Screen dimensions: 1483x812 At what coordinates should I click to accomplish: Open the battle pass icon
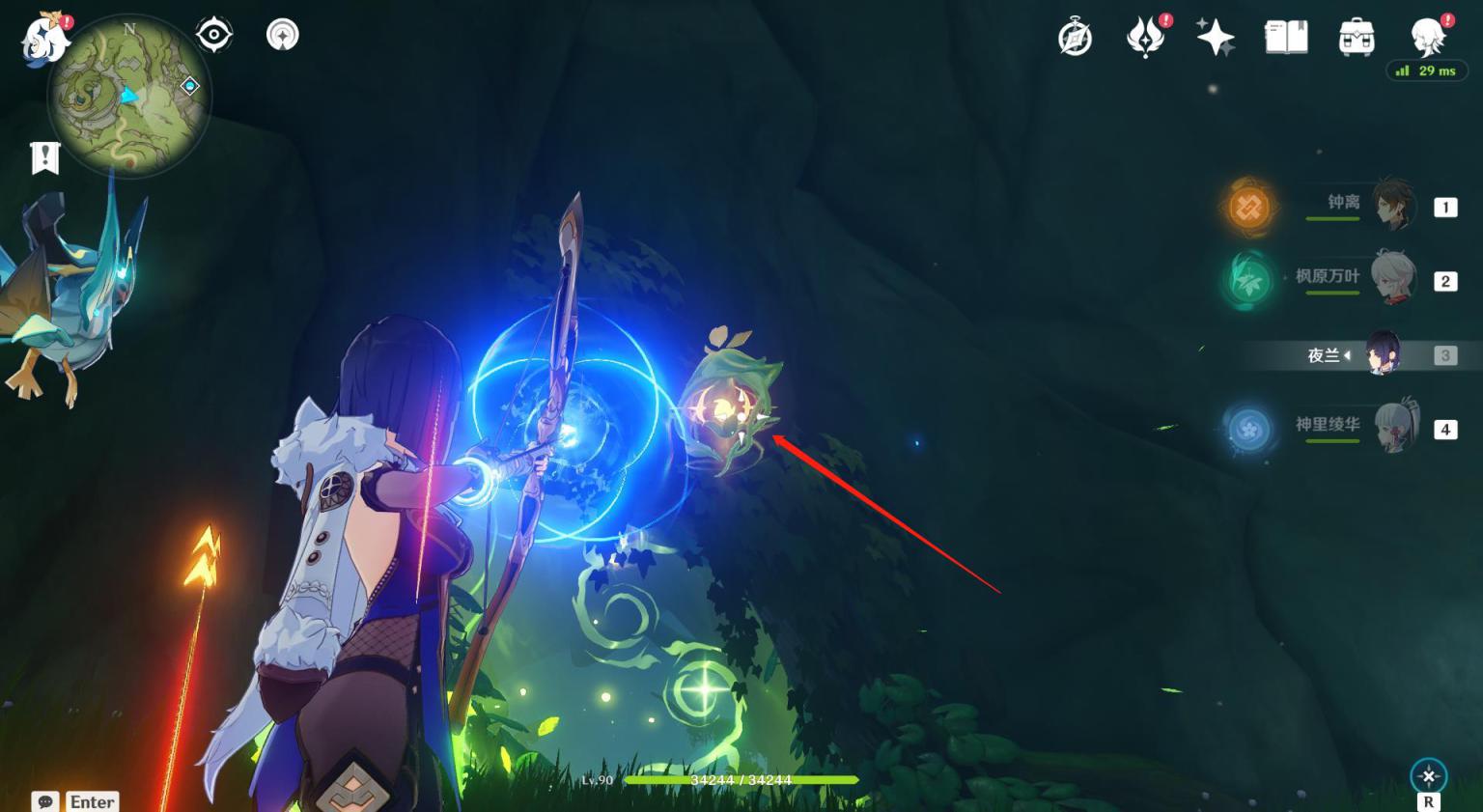click(x=1145, y=39)
